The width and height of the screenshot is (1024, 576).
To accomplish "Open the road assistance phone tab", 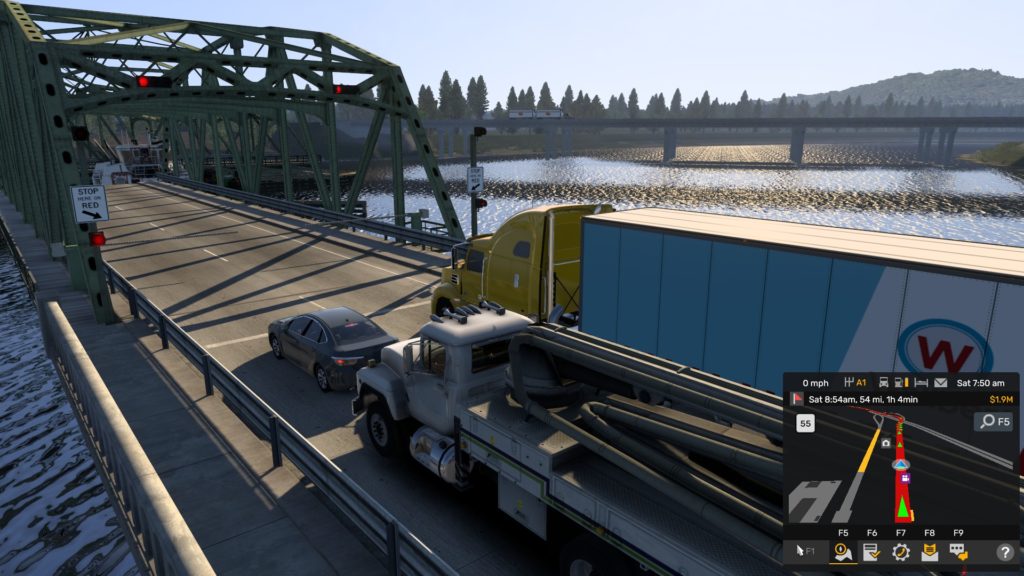I will point(899,551).
